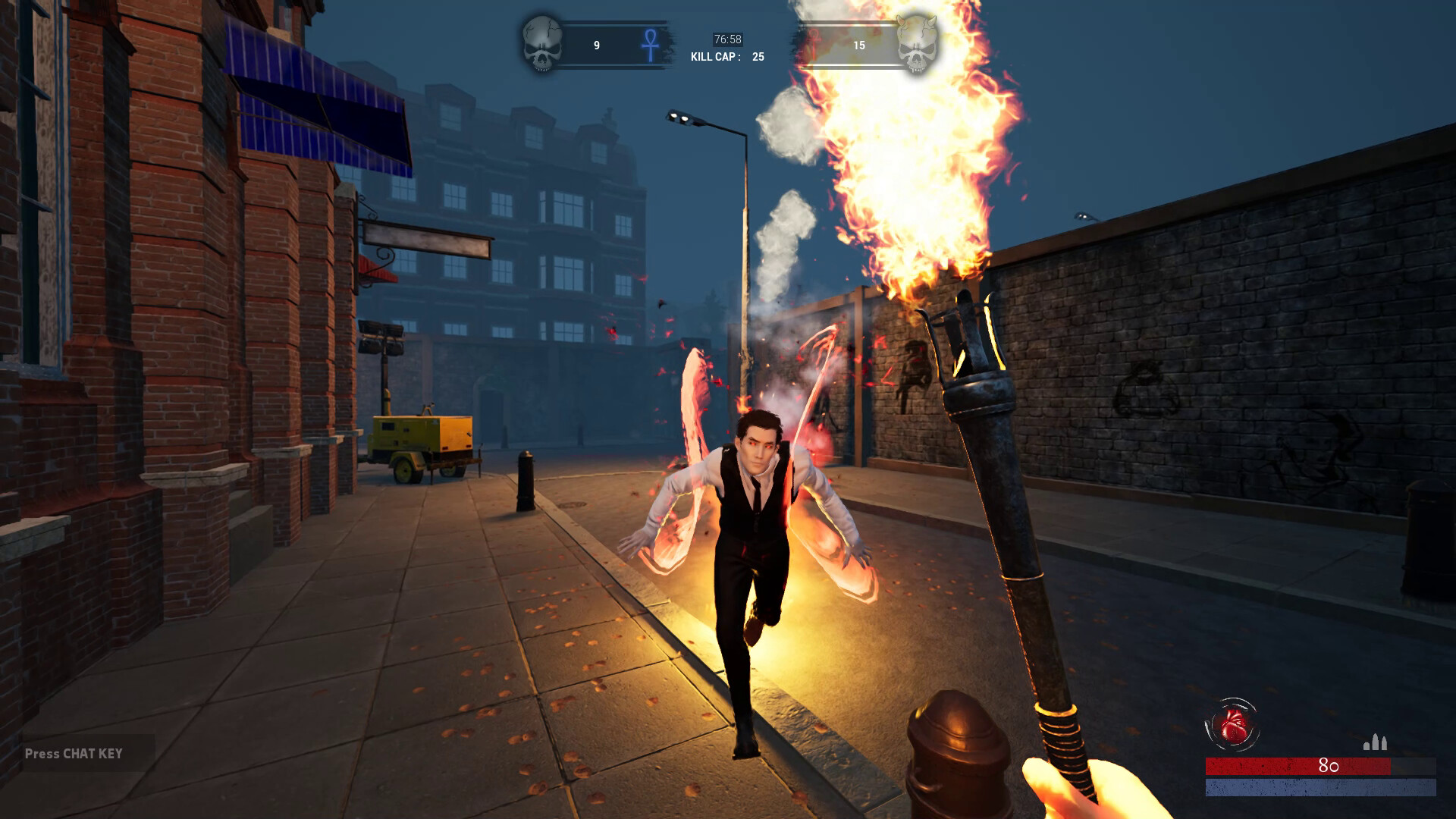Click the blue ankh symbol
The width and height of the screenshot is (1456, 819).
tap(650, 45)
